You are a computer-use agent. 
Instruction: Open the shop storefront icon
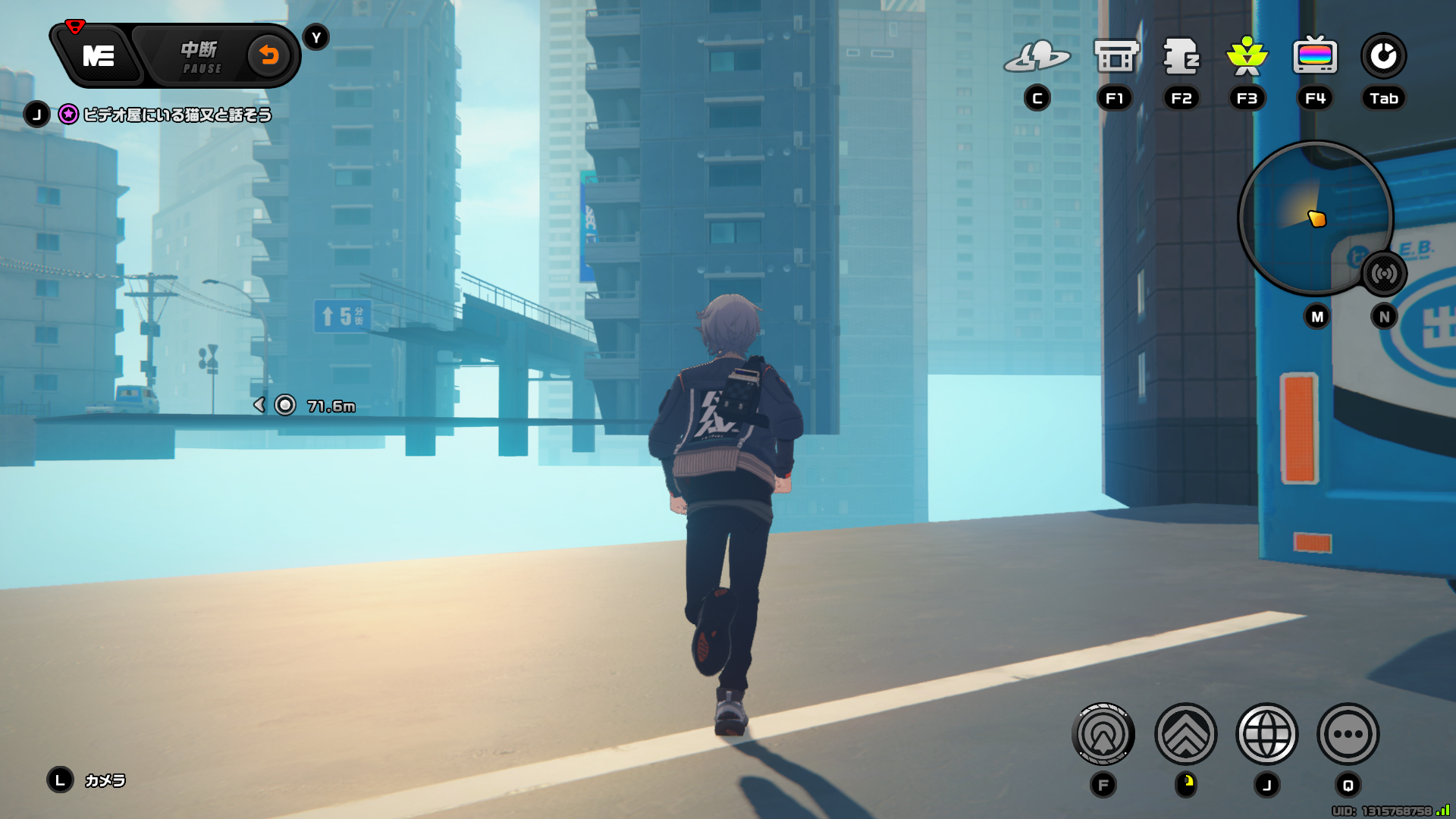click(x=1116, y=57)
